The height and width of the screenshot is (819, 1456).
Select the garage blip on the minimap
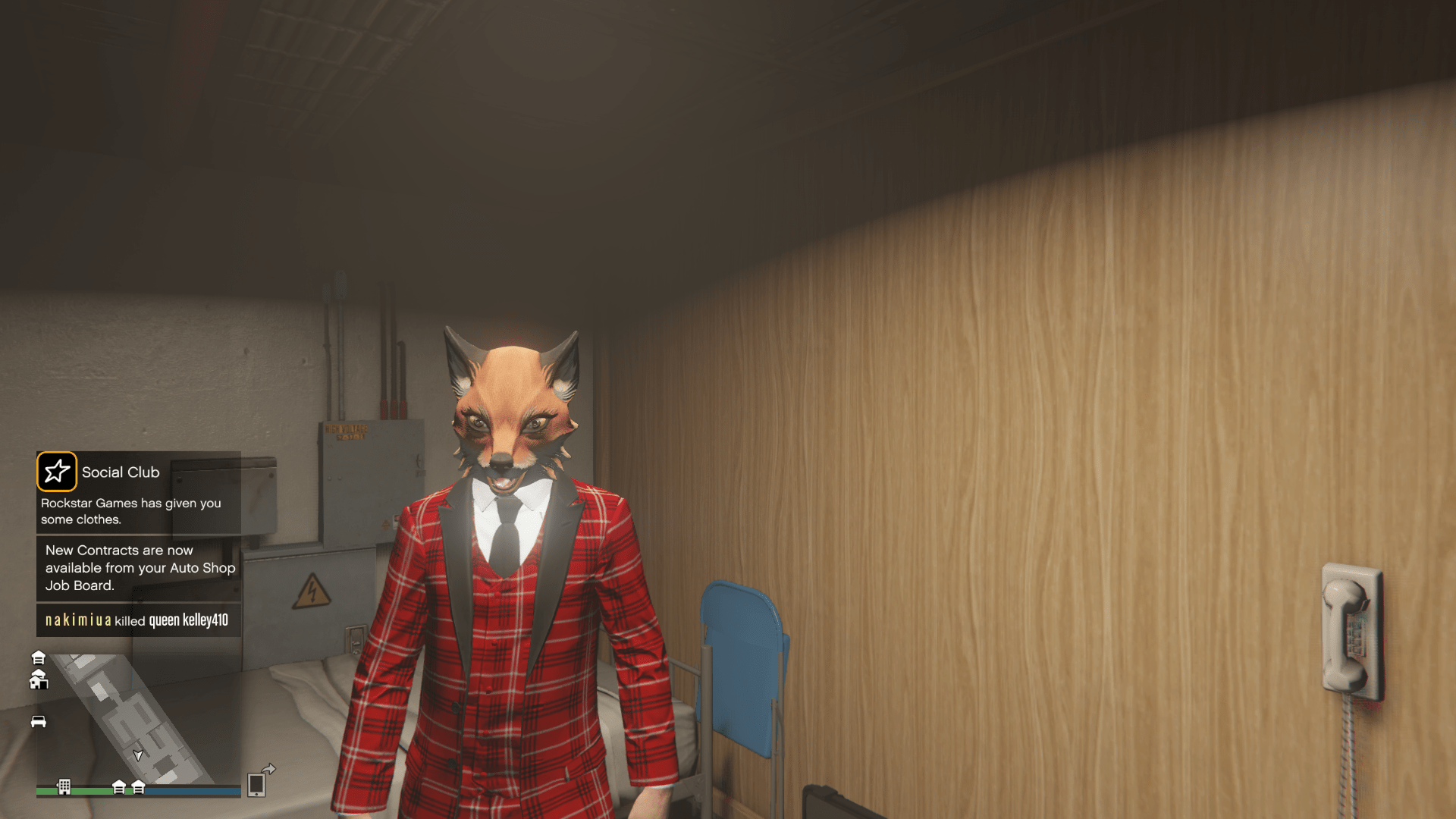(39, 658)
